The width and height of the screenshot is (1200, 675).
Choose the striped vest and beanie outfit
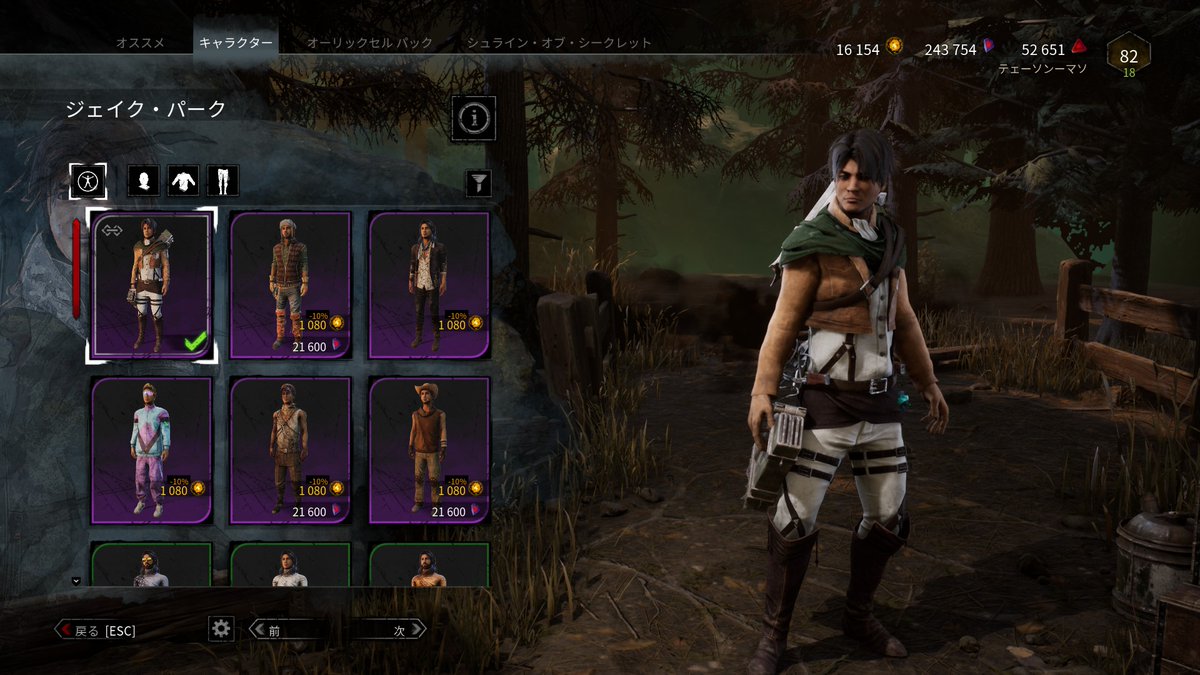(x=290, y=285)
